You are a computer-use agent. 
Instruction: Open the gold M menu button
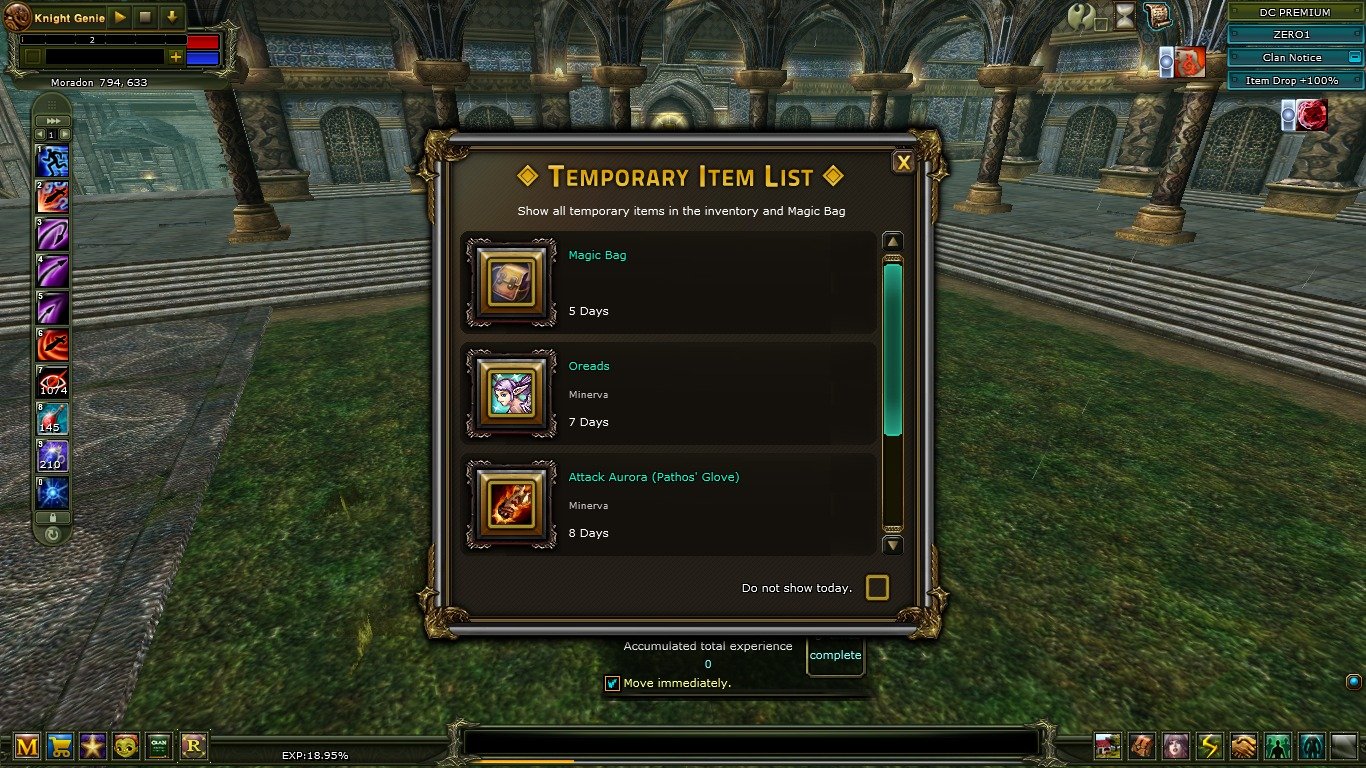tap(27, 745)
